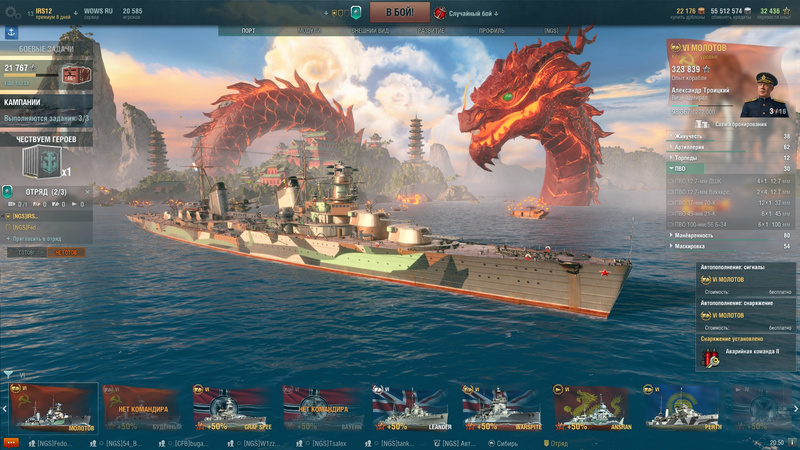The image size is (800, 450).
Task: Invite a player via Пригласить в отряд
Action: pyautogui.click(x=37, y=239)
